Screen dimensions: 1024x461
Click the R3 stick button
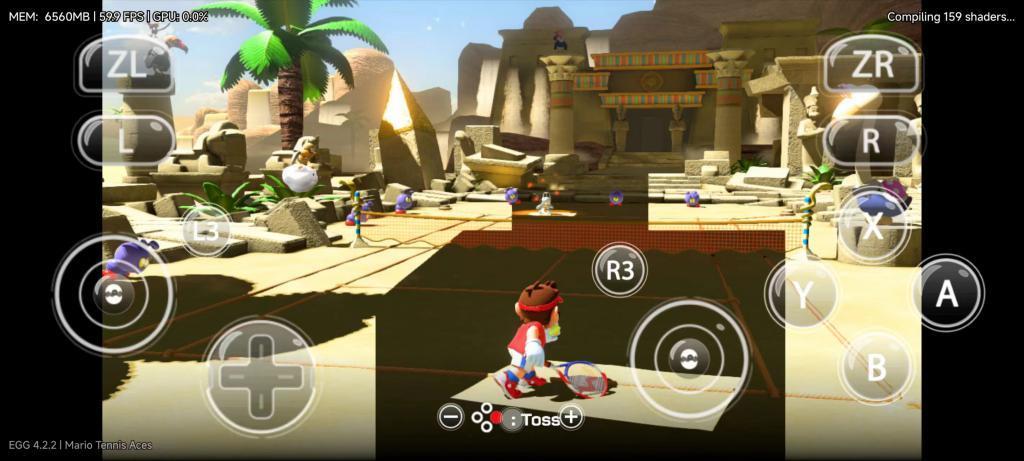click(619, 270)
